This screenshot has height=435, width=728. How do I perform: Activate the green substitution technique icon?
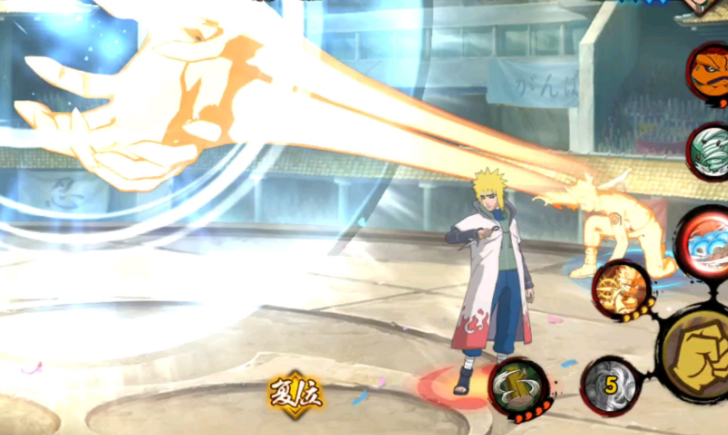(x=519, y=387)
